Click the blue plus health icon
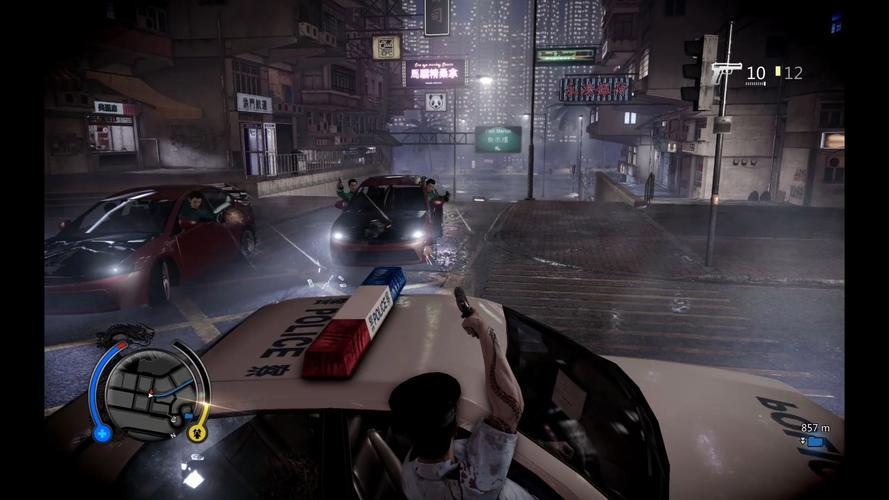 point(101,433)
